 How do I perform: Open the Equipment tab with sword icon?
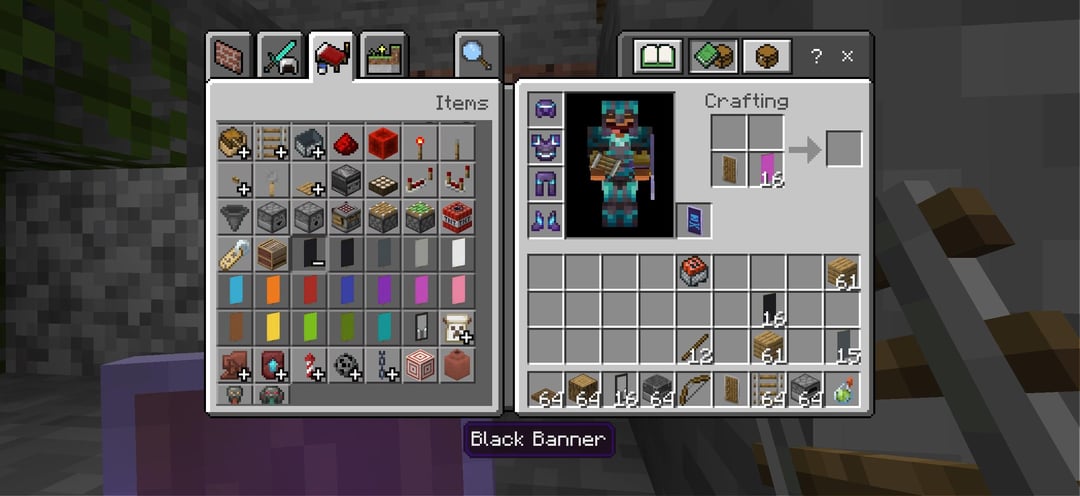tap(280, 56)
